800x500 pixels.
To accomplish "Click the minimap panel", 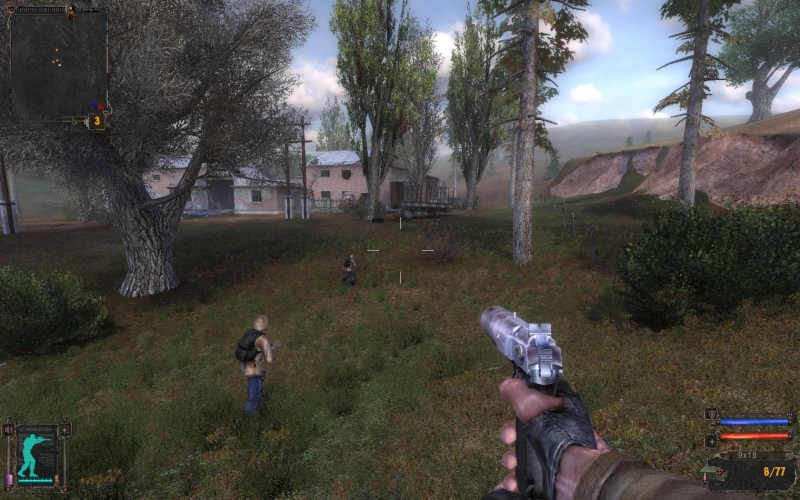I will 57,62.
